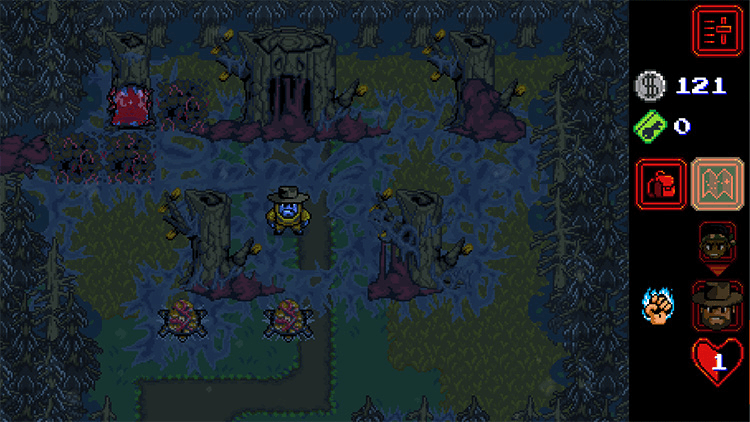Open the red backpack inventory

point(661,184)
